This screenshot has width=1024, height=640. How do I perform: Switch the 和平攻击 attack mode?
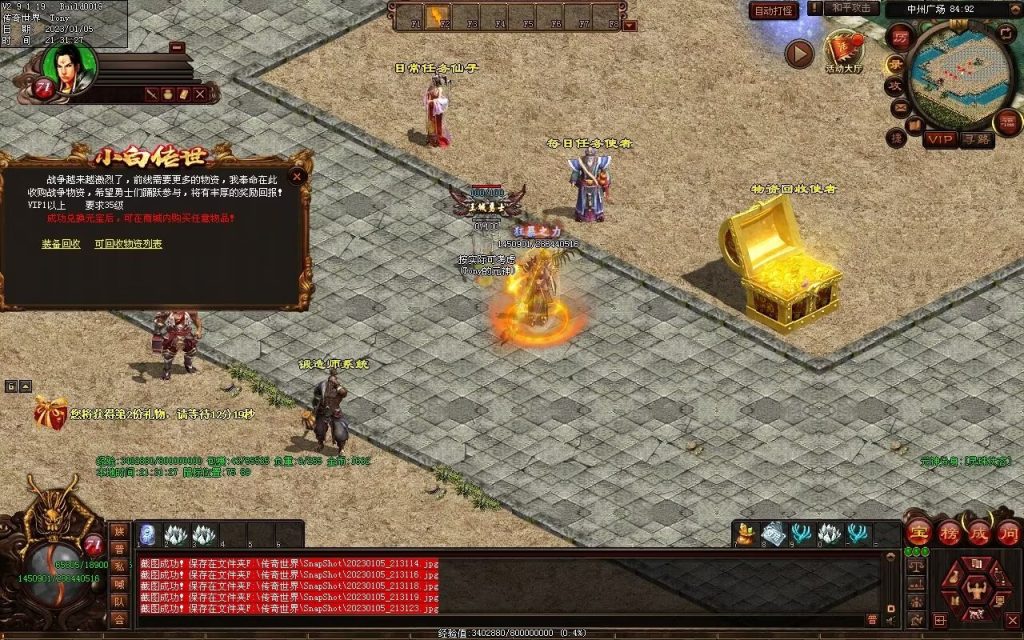tap(853, 8)
